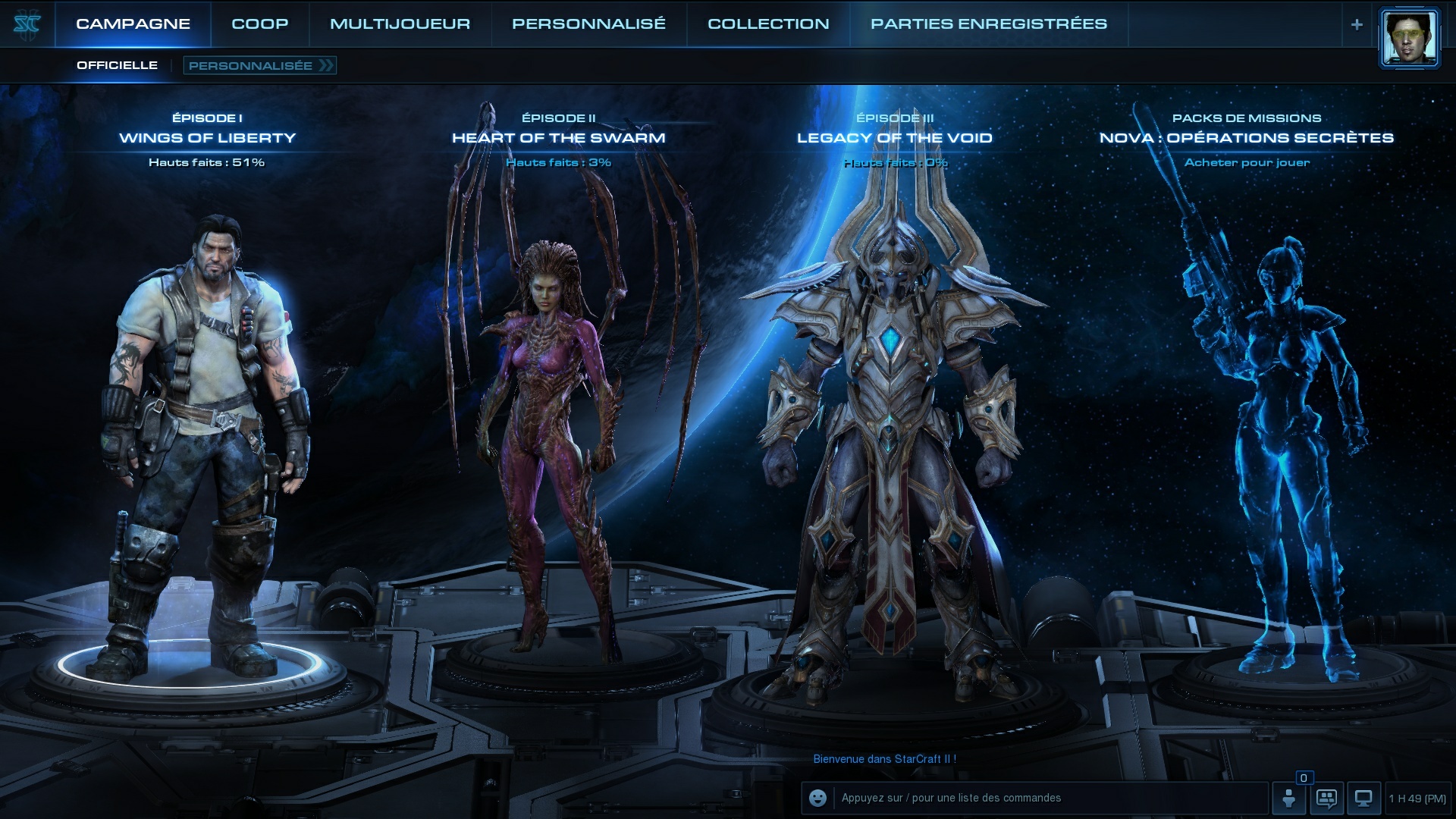Go to the Multijoueur tab
Screen dimensions: 1456x819
[x=400, y=24]
